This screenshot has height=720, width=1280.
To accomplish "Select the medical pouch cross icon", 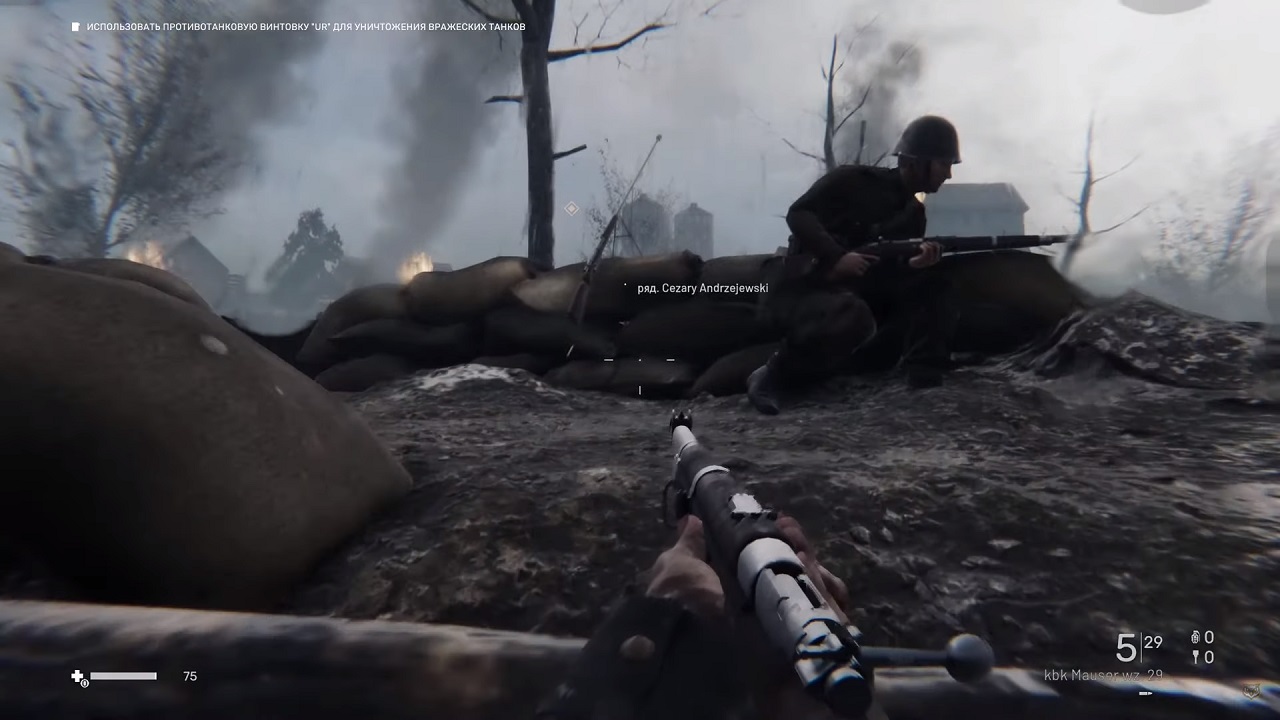I will 78,677.
